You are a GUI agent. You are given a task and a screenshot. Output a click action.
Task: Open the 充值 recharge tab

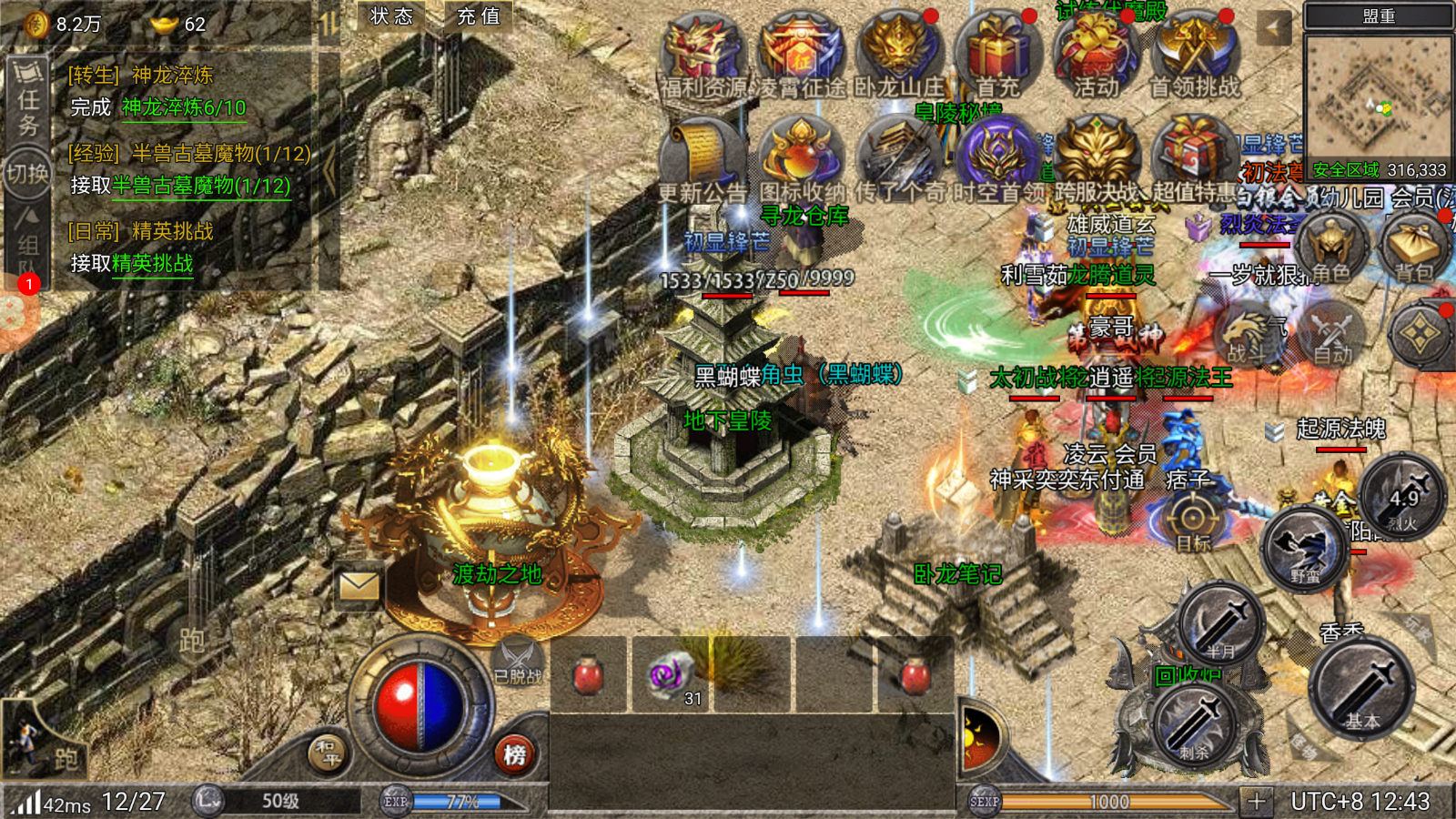pyautogui.click(x=478, y=16)
